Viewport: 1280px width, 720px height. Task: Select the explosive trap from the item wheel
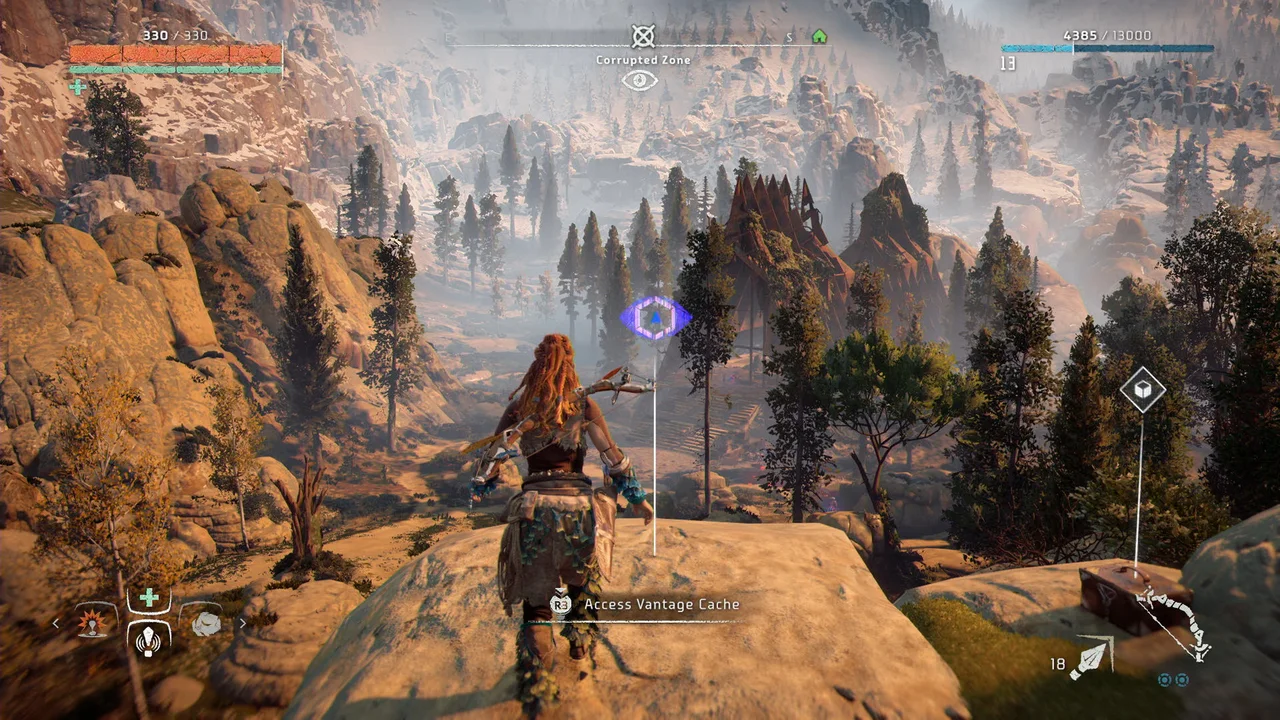tap(90, 623)
